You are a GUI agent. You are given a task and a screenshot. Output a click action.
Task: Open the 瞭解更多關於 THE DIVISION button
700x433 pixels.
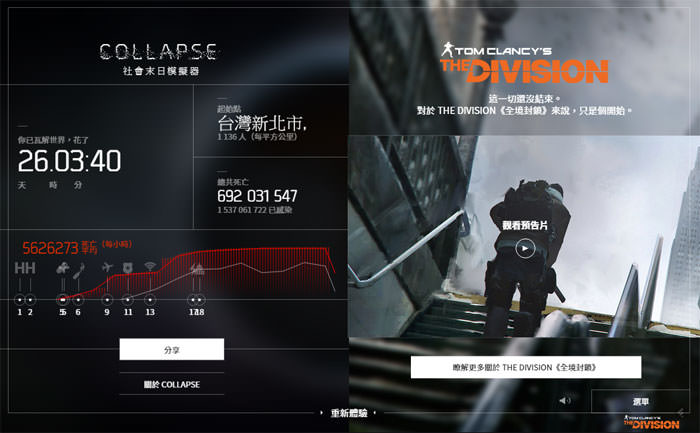tap(525, 367)
